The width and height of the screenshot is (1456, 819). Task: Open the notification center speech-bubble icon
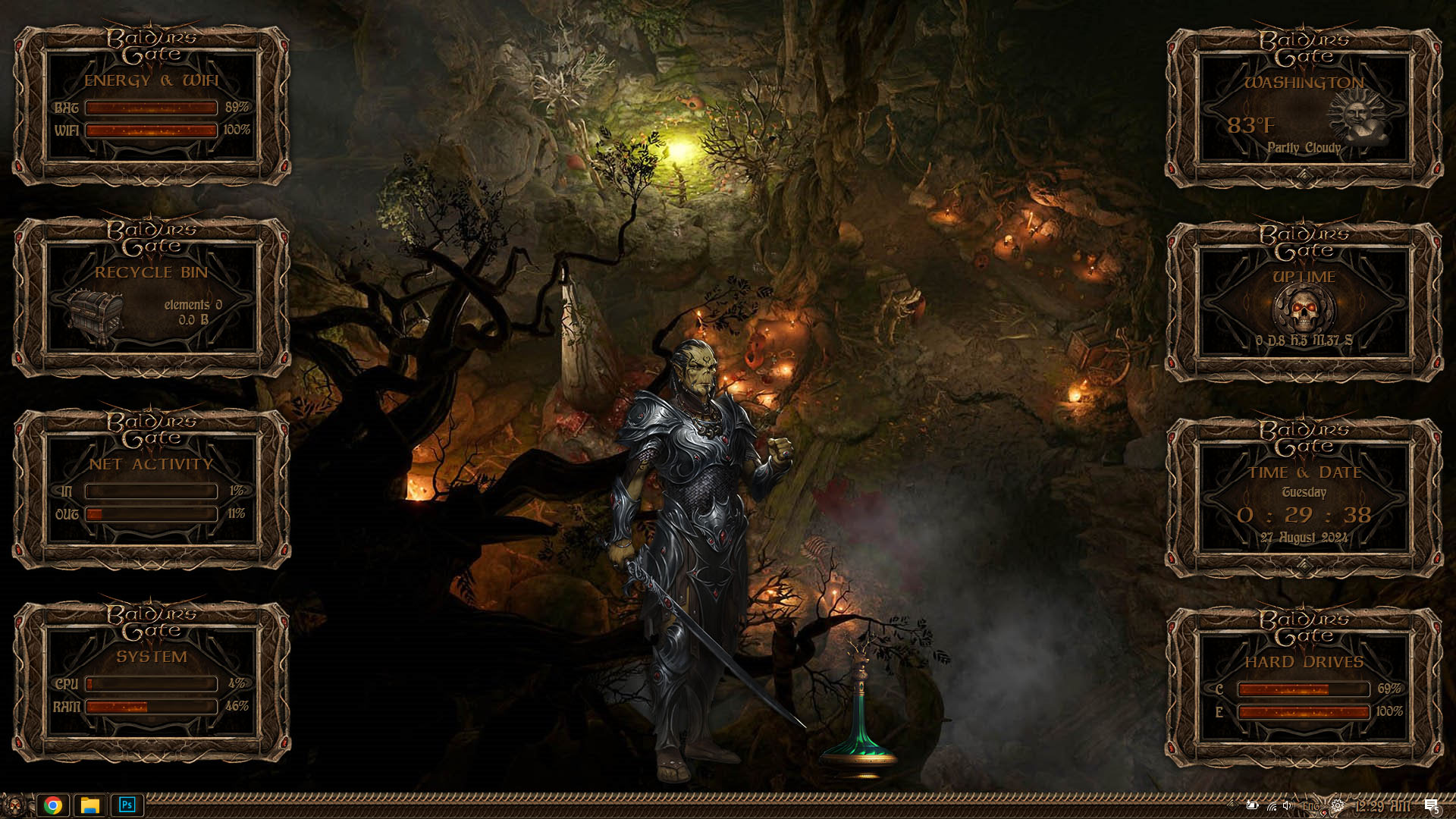(1430, 806)
